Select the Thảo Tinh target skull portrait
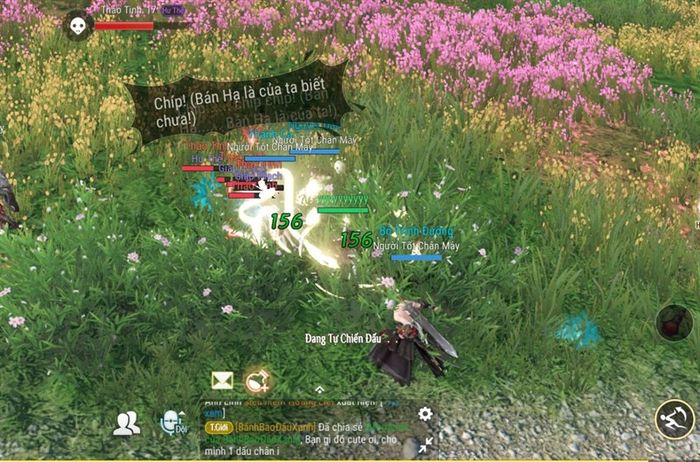The image size is (700, 462). point(77,24)
